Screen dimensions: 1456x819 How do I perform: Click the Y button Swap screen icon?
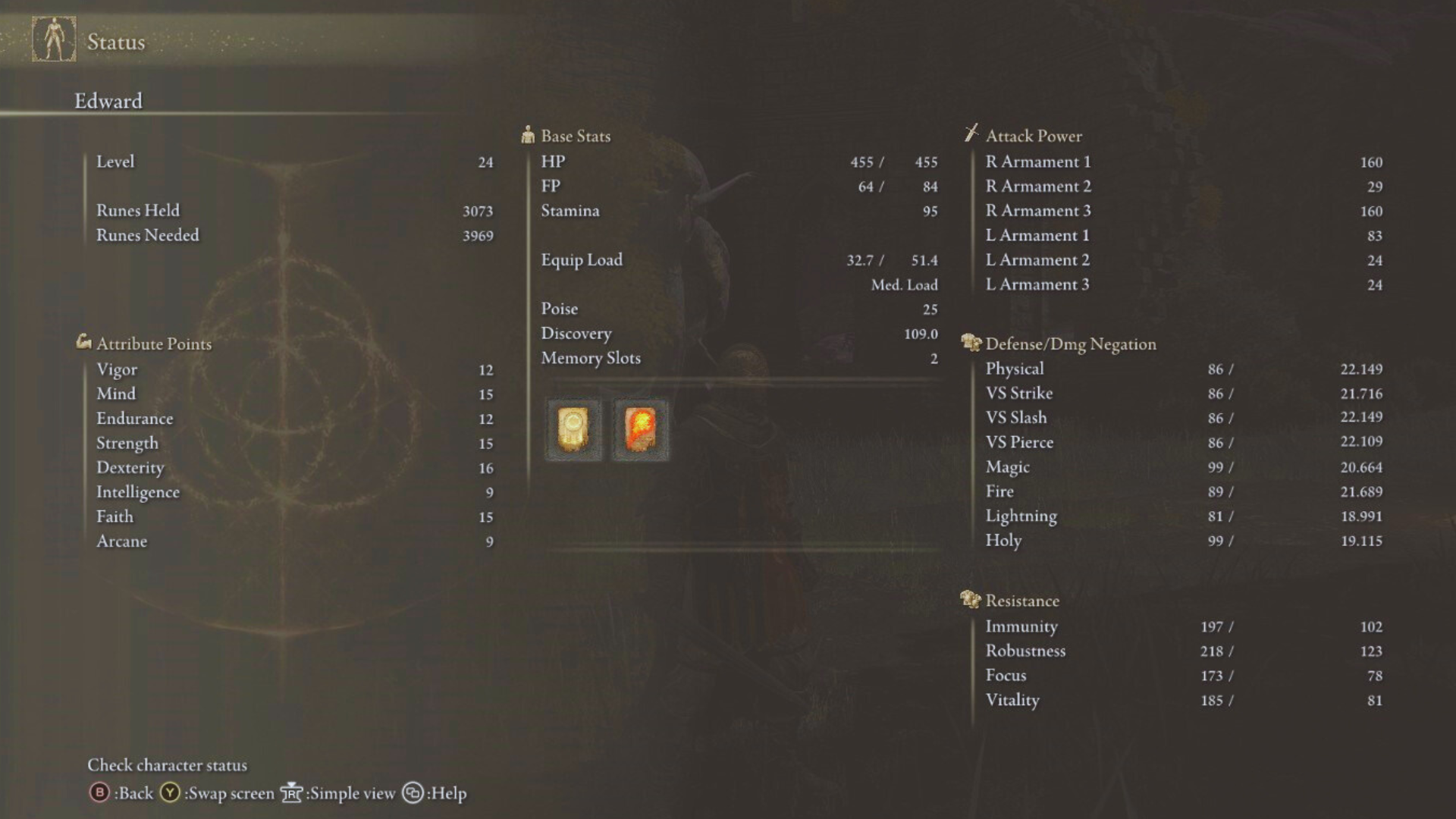pos(168,793)
